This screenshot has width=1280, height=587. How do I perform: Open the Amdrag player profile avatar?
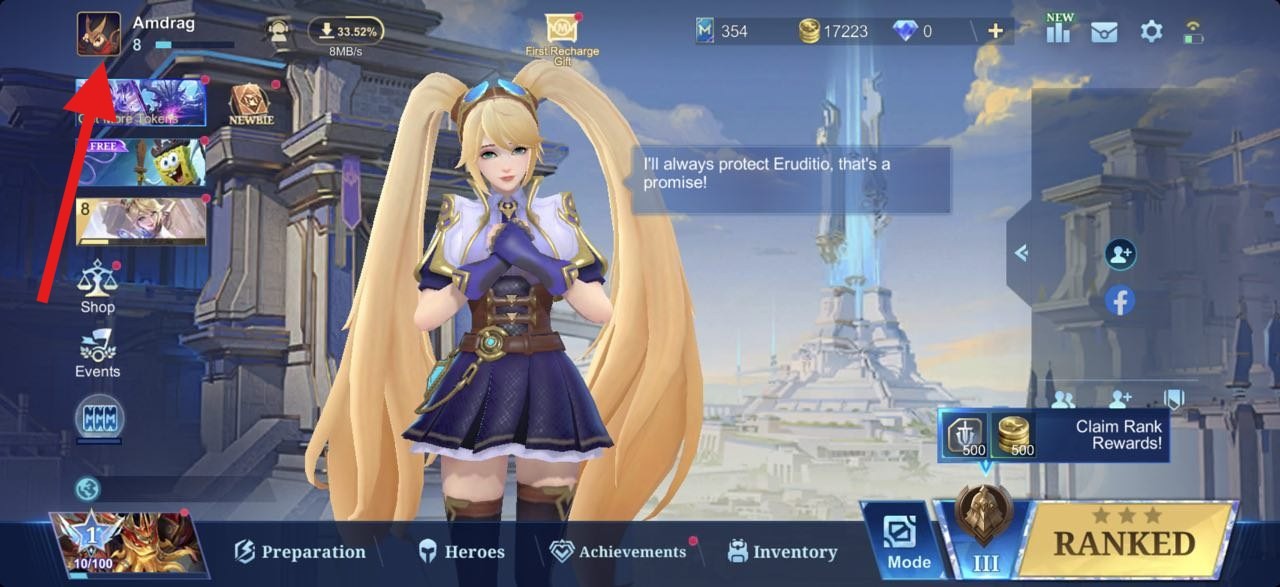tap(99, 34)
